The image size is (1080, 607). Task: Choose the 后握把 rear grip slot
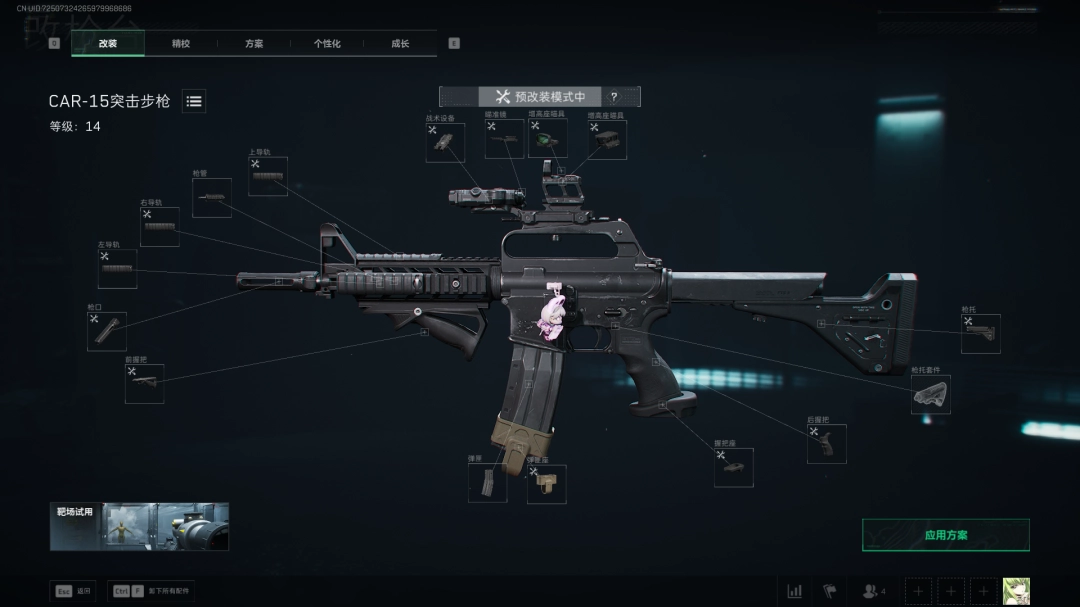point(827,444)
